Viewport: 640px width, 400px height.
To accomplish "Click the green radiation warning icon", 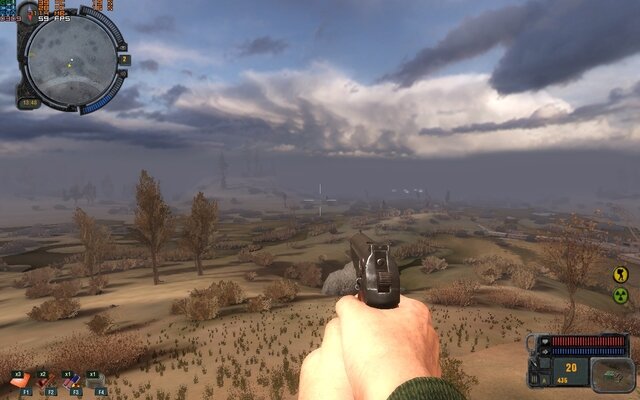I will click(x=620, y=295).
